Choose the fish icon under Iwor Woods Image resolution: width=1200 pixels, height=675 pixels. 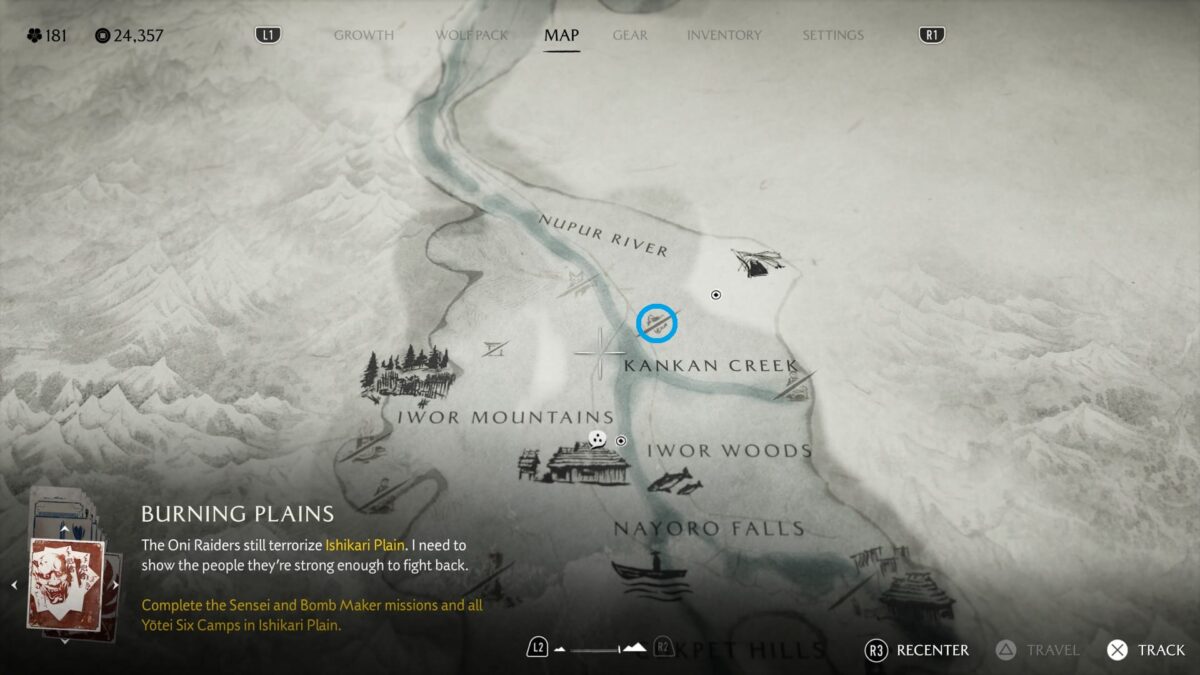[x=675, y=480]
